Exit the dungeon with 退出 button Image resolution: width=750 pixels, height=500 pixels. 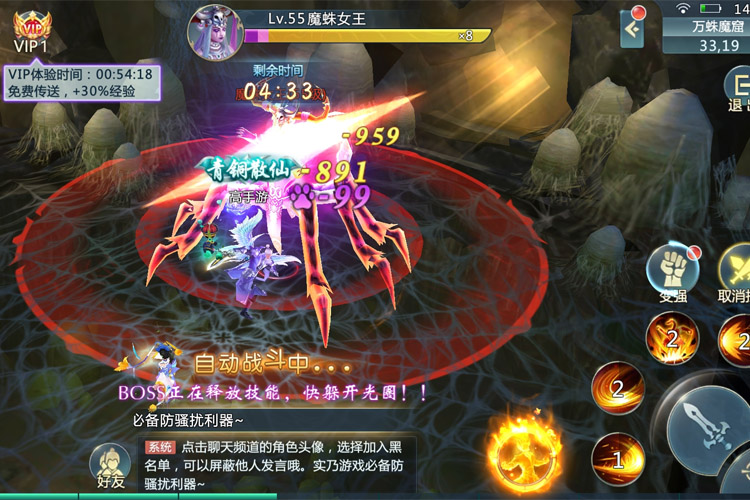[x=737, y=92]
